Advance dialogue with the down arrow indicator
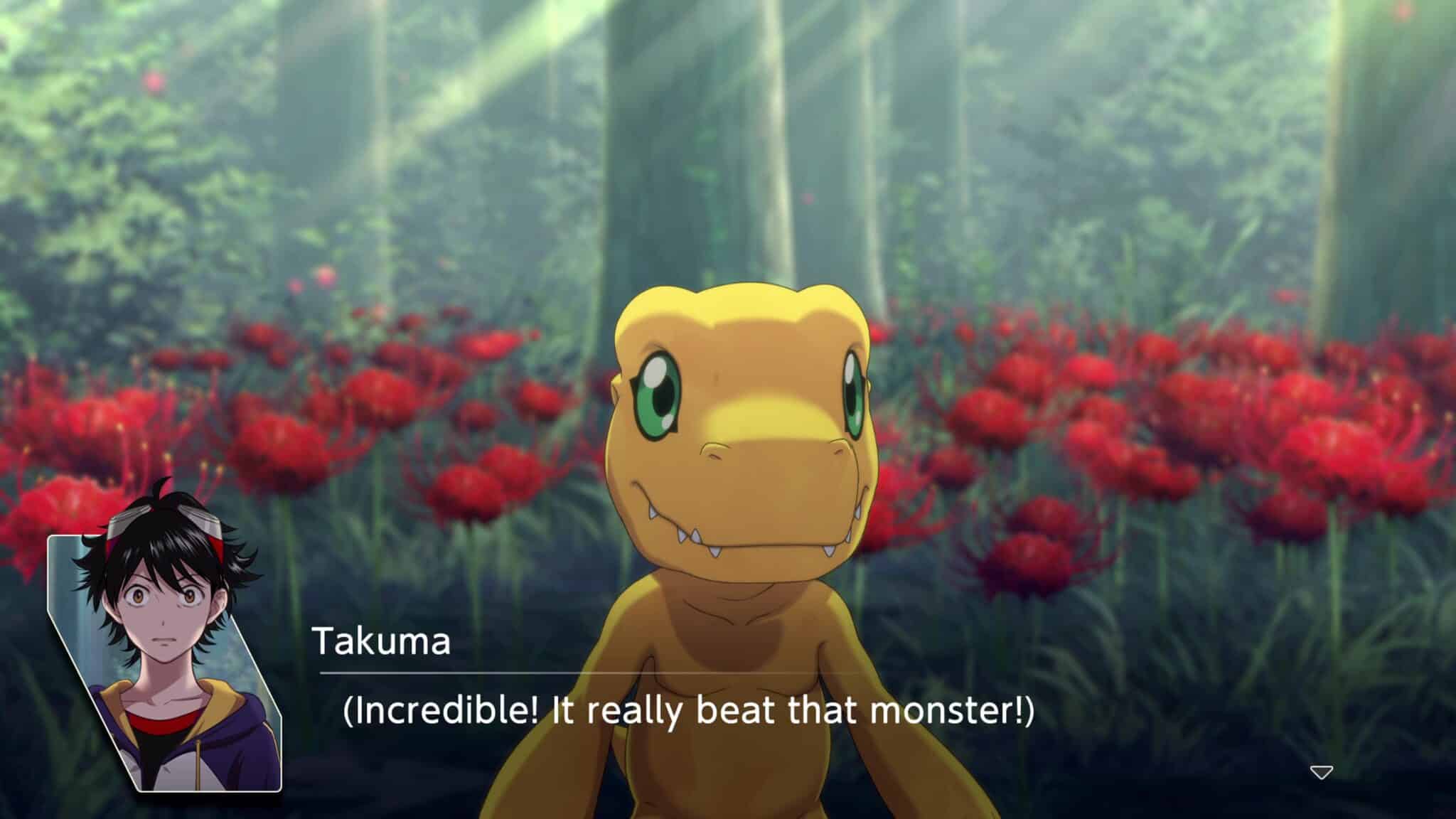This screenshot has height=819, width=1456. (1321, 772)
